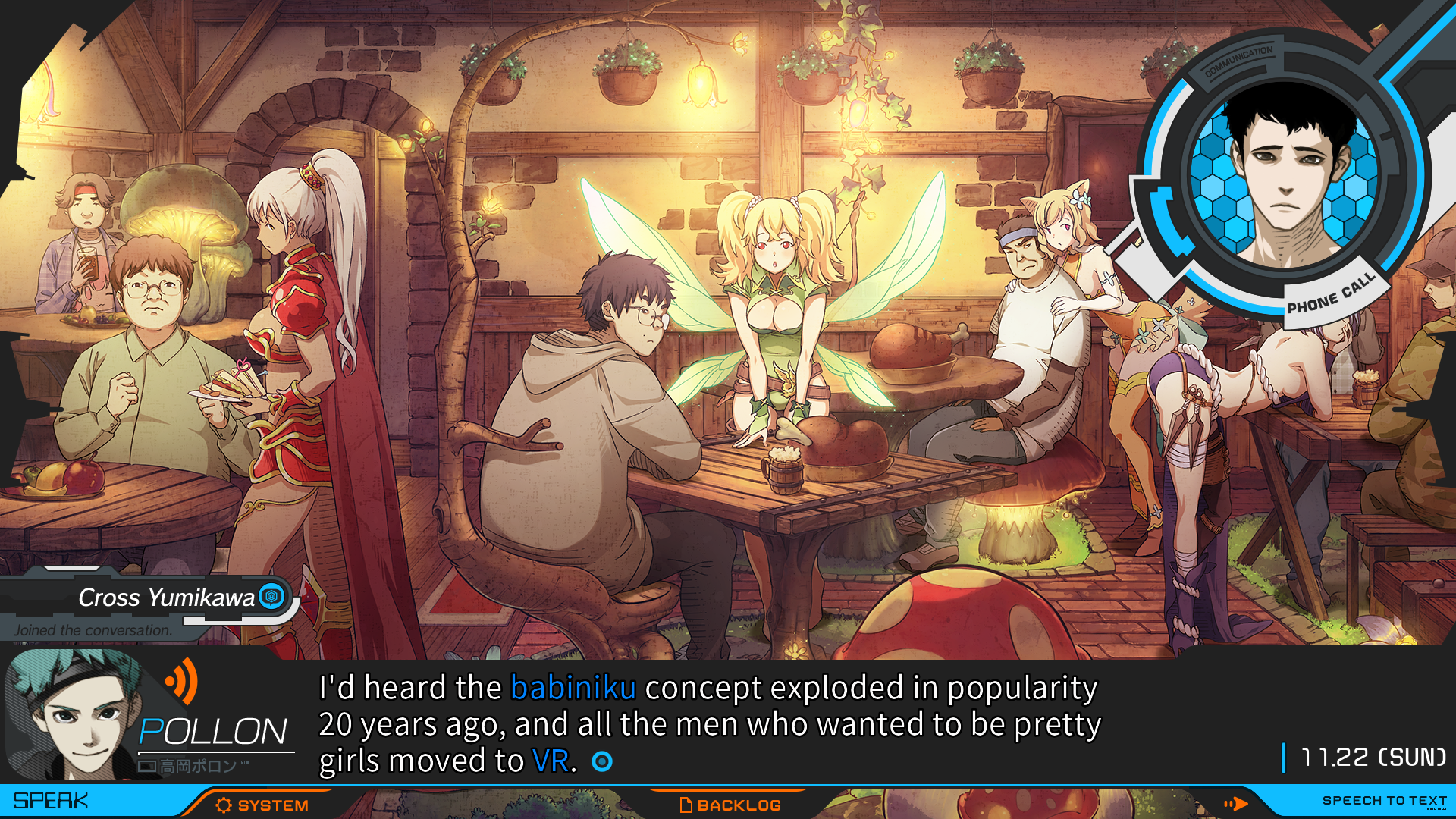1456x819 pixels.
Task: Open the highlighted term babiniku
Action: pyautogui.click(x=573, y=688)
